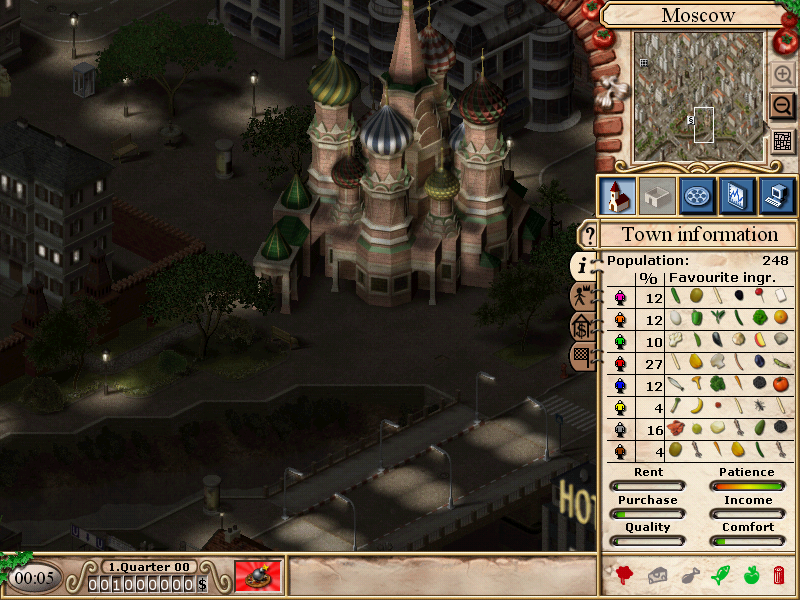Show the statistics chart screen
800x600 pixels.
738,195
